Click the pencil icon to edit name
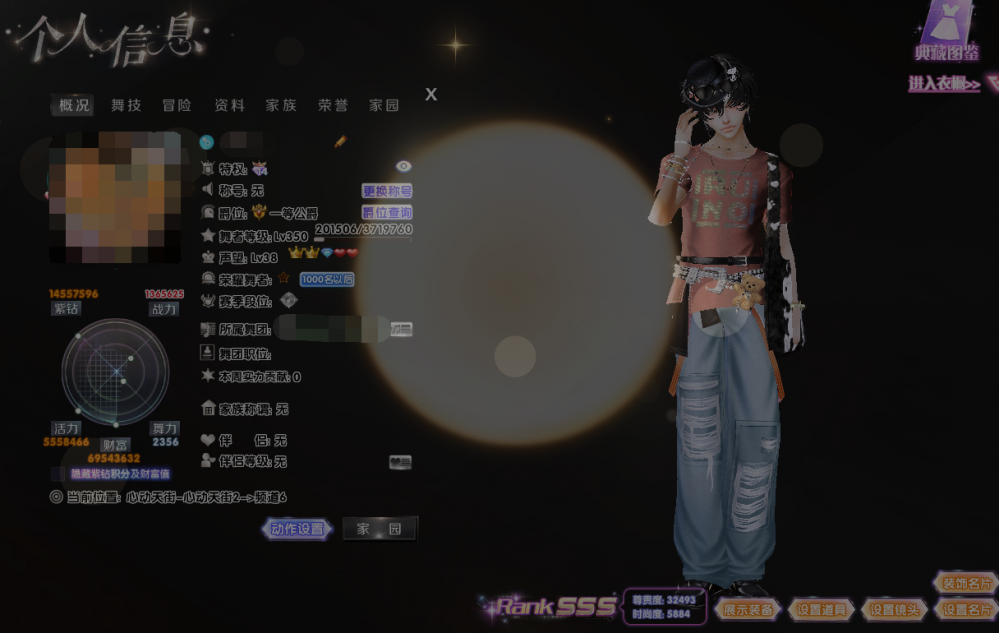Viewport: 999px width, 633px height. (340, 142)
